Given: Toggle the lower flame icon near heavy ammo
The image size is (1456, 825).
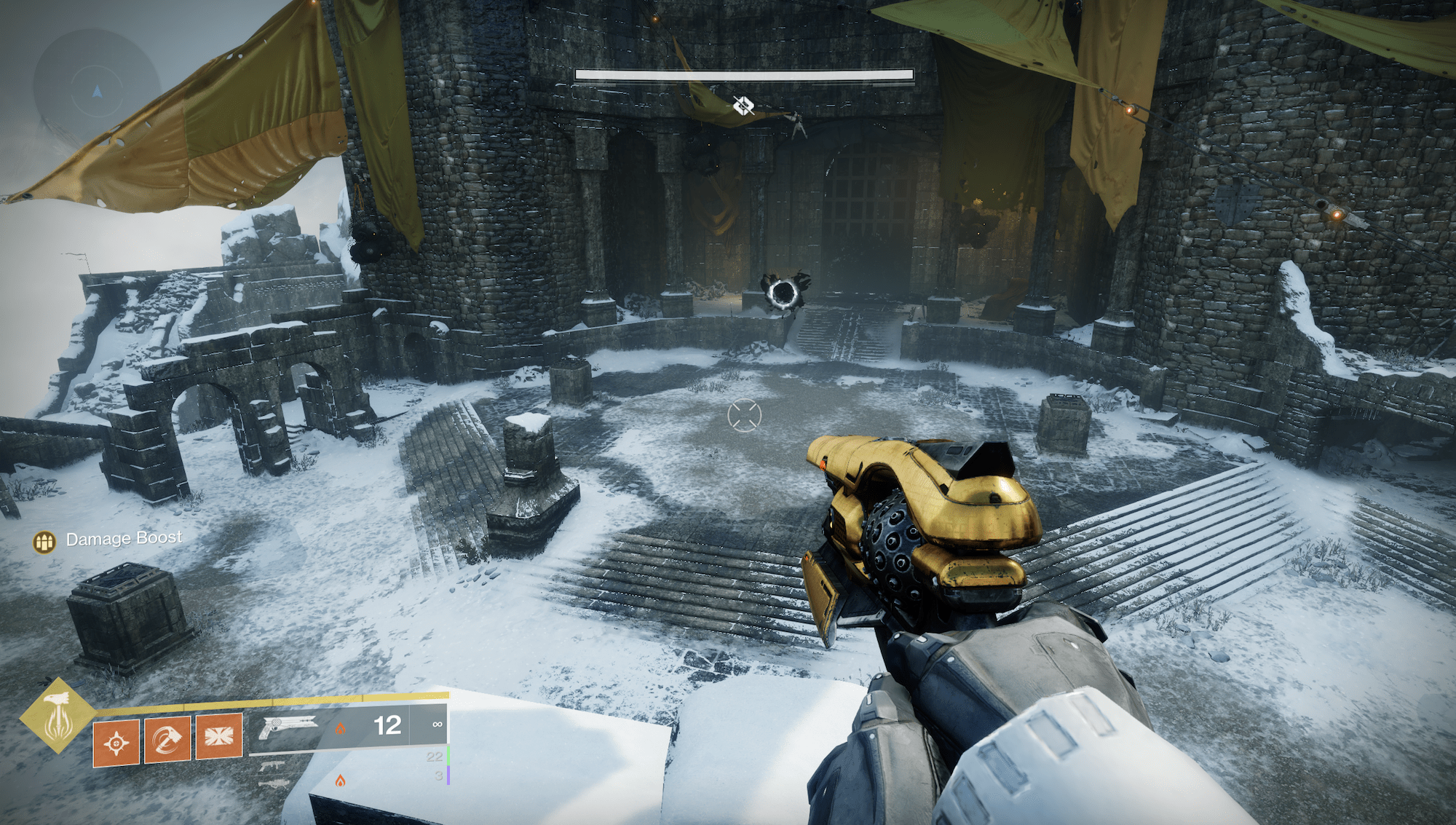Looking at the screenshot, I should point(341,780).
